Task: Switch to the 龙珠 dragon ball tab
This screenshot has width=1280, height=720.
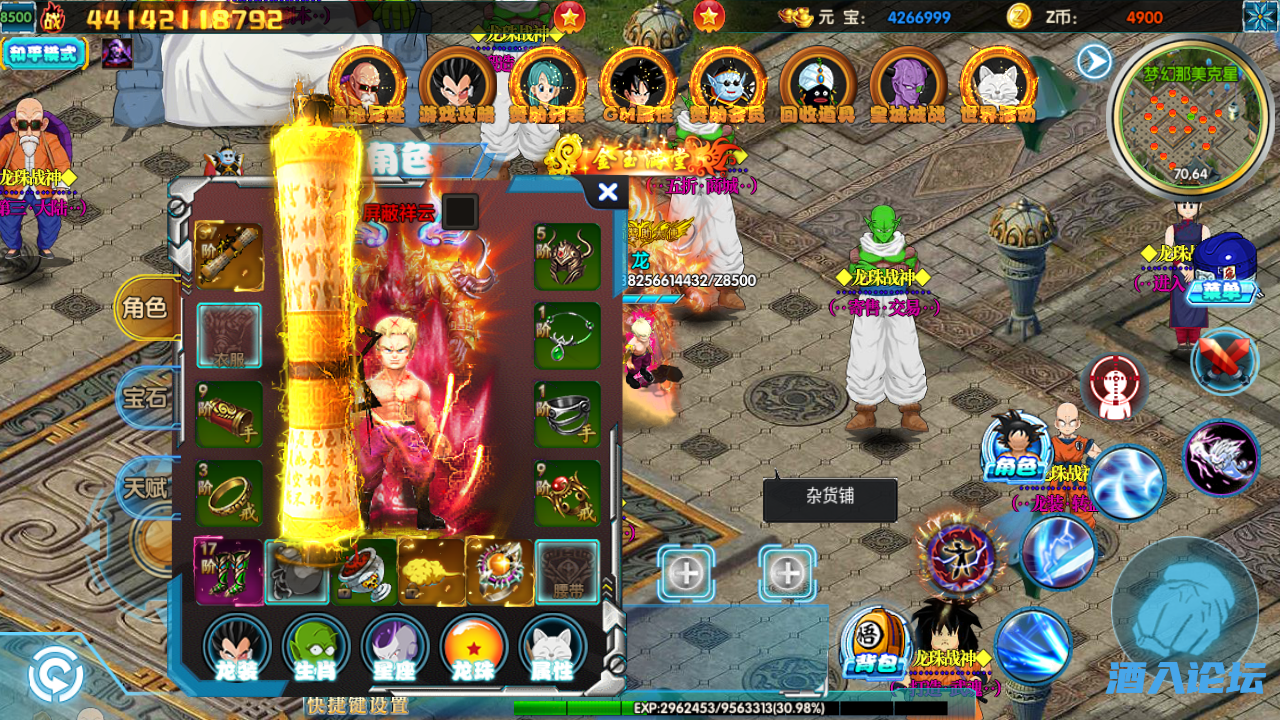Action: click(x=474, y=648)
